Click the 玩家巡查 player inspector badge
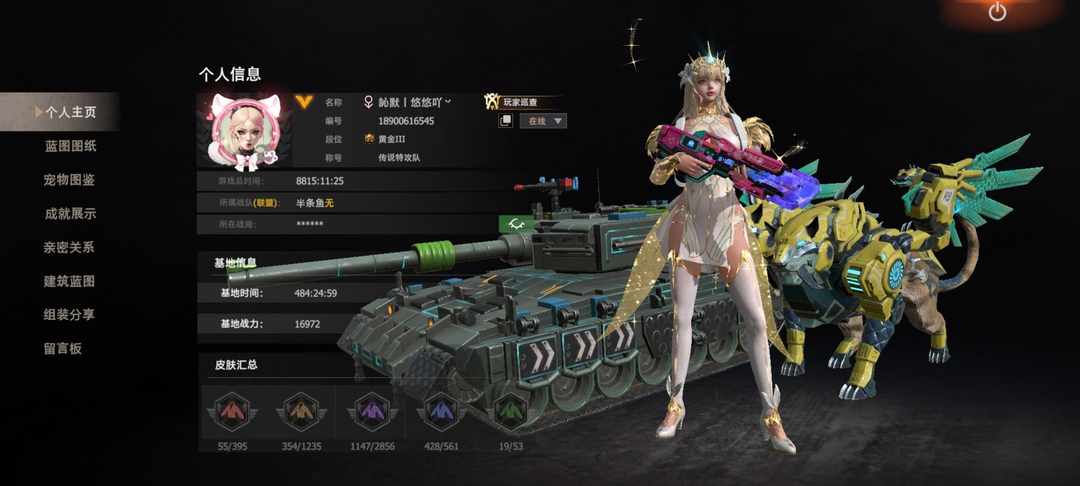The width and height of the screenshot is (1080, 486). (520, 102)
